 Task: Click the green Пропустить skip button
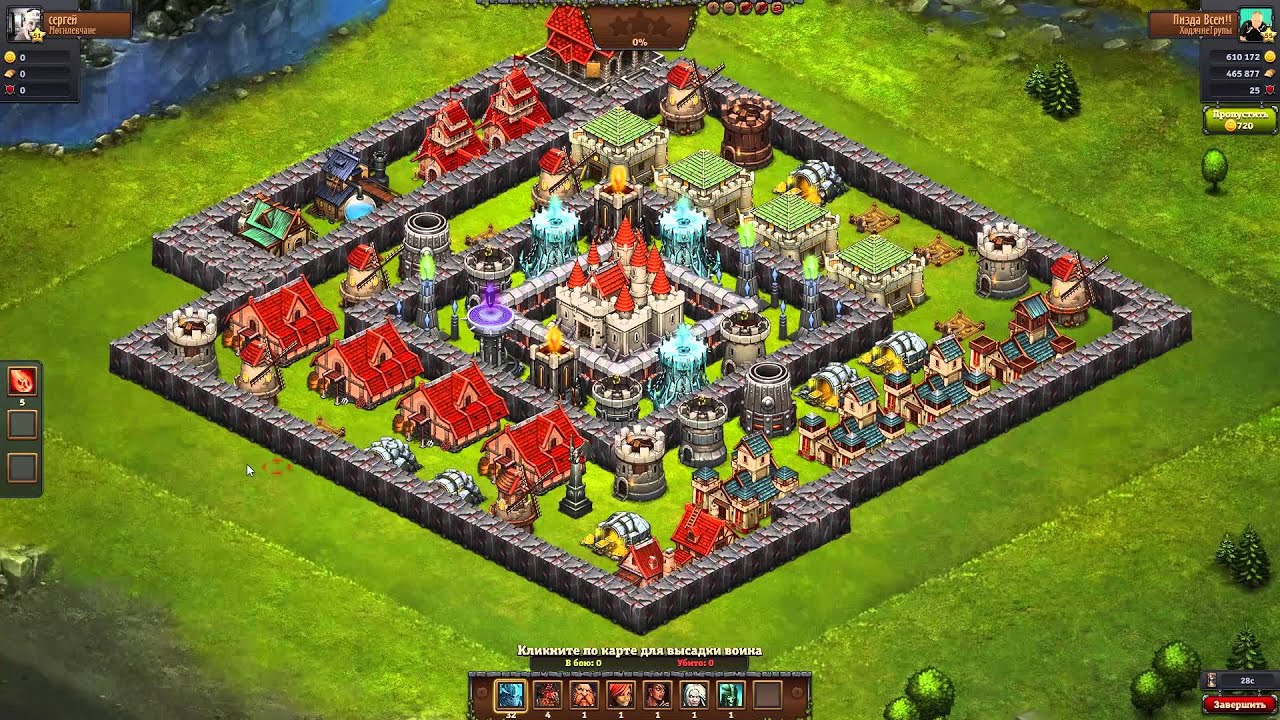click(1240, 120)
